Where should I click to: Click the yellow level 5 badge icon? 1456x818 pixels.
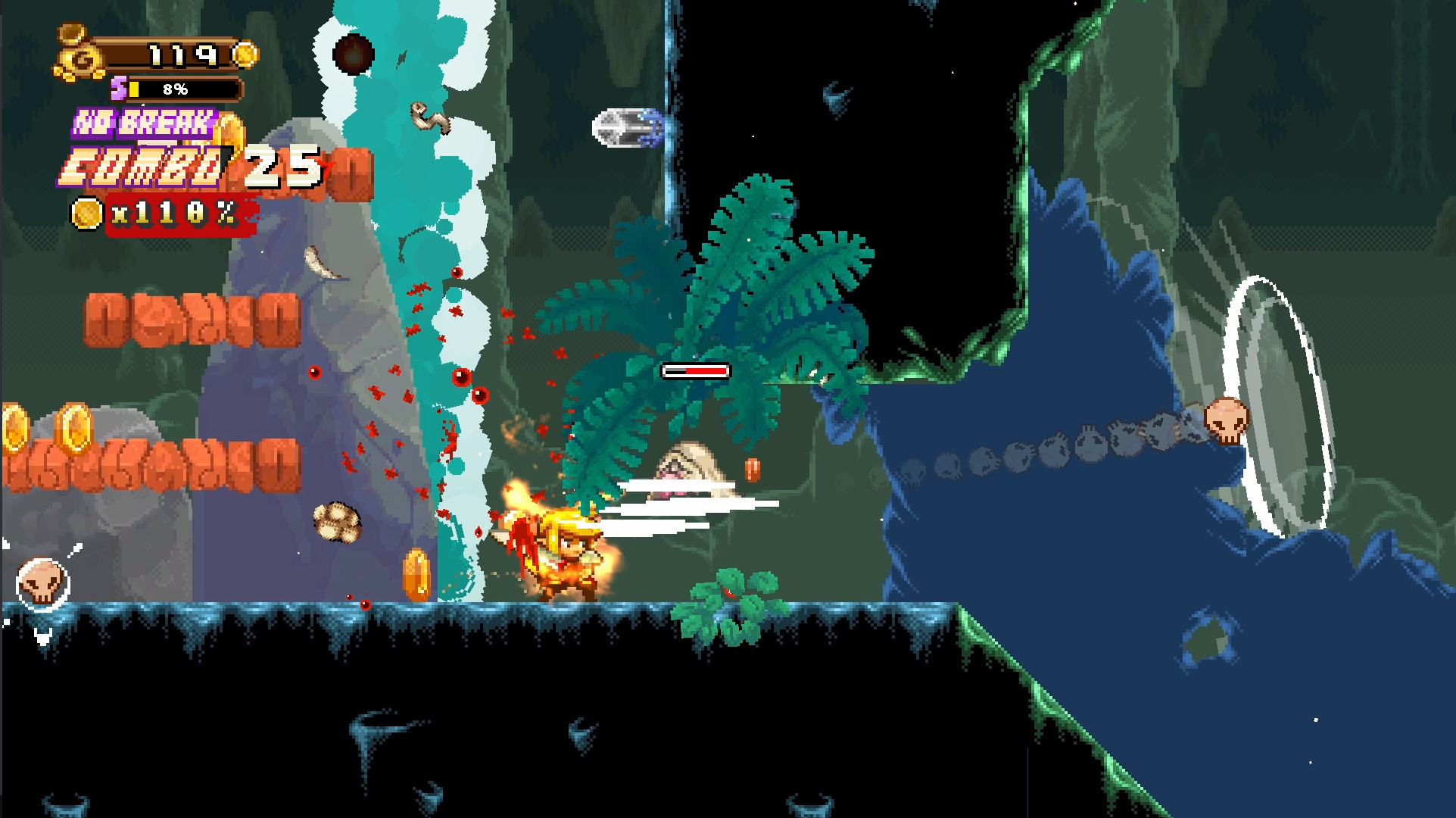[117, 89]
